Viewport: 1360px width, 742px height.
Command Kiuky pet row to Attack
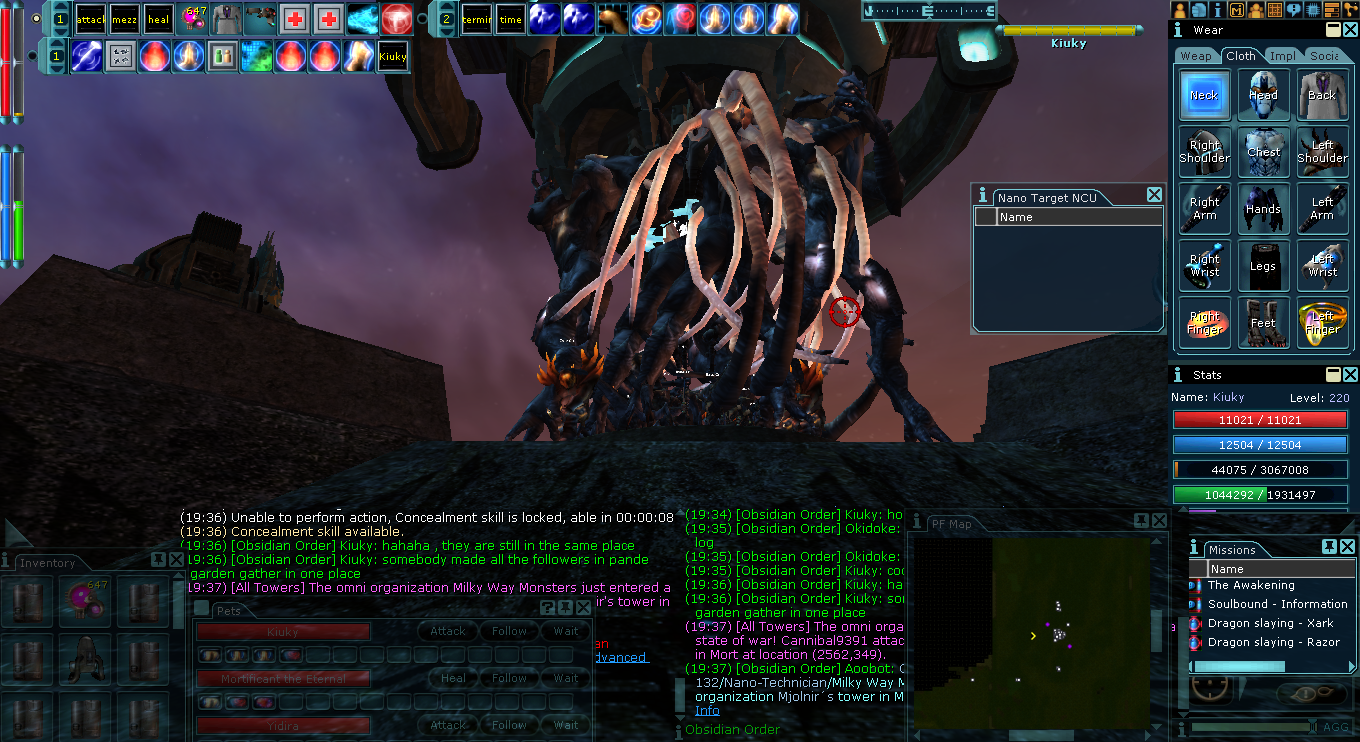[x=447, y=631]
